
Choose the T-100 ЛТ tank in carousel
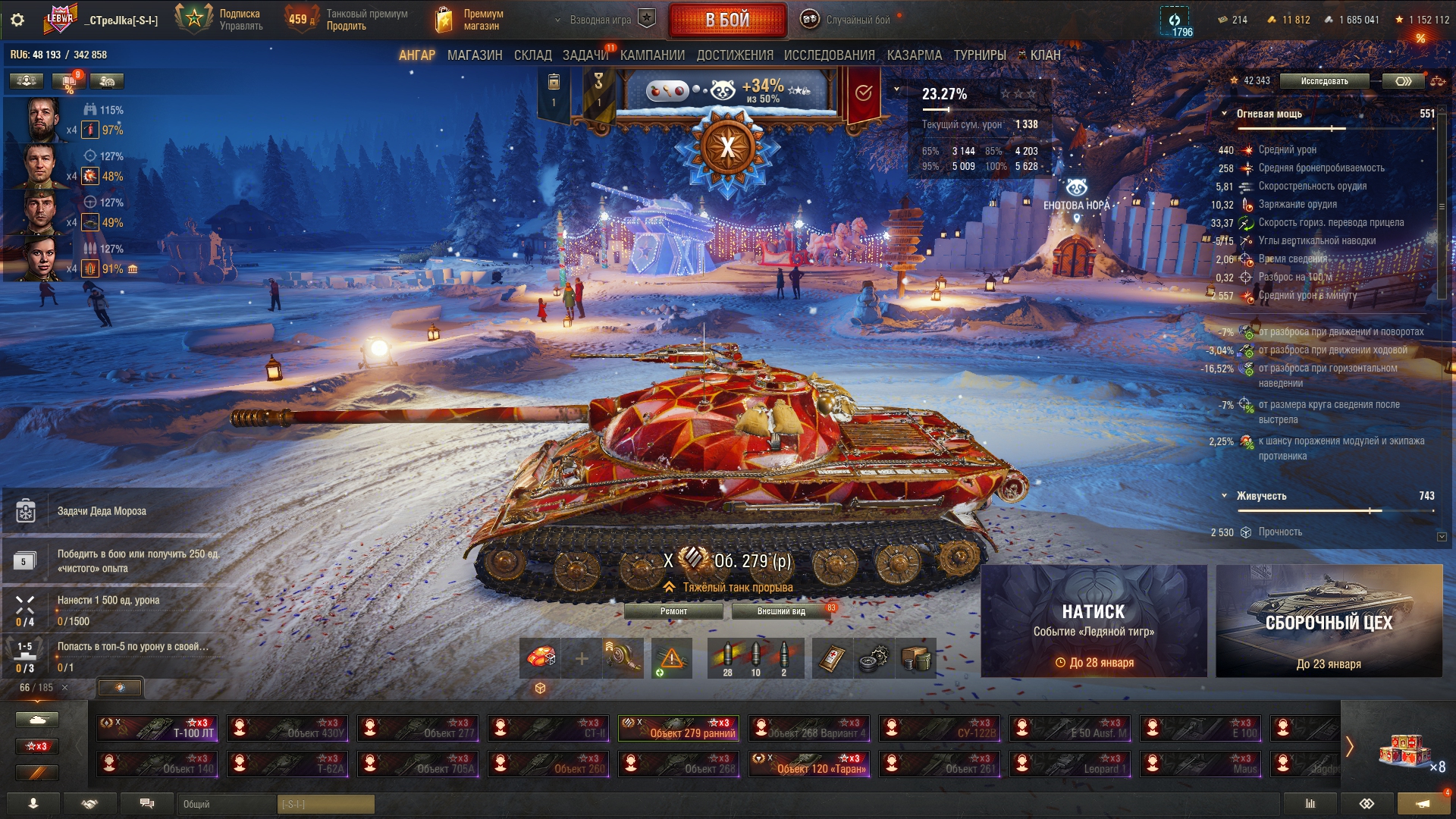(157, 728)
